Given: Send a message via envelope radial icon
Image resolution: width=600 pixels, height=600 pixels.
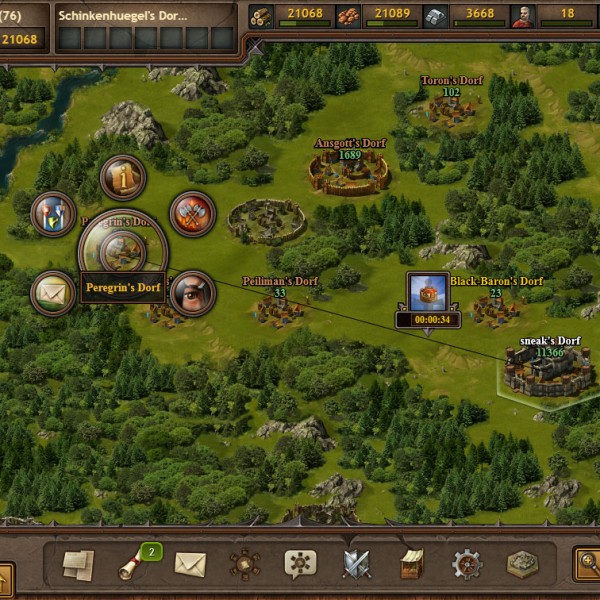Looking at the screenshot, I should (x=53, y=293).
